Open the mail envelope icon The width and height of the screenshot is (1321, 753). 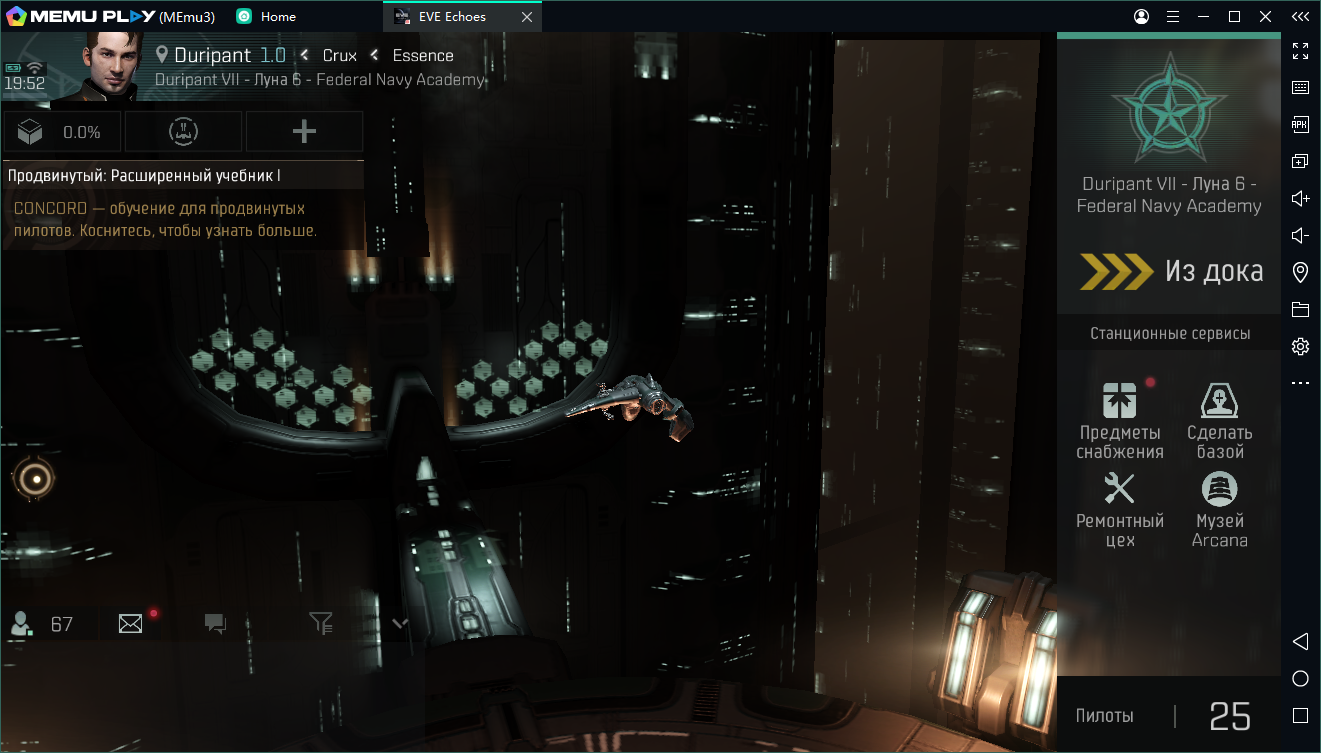[x=131, y=624]
